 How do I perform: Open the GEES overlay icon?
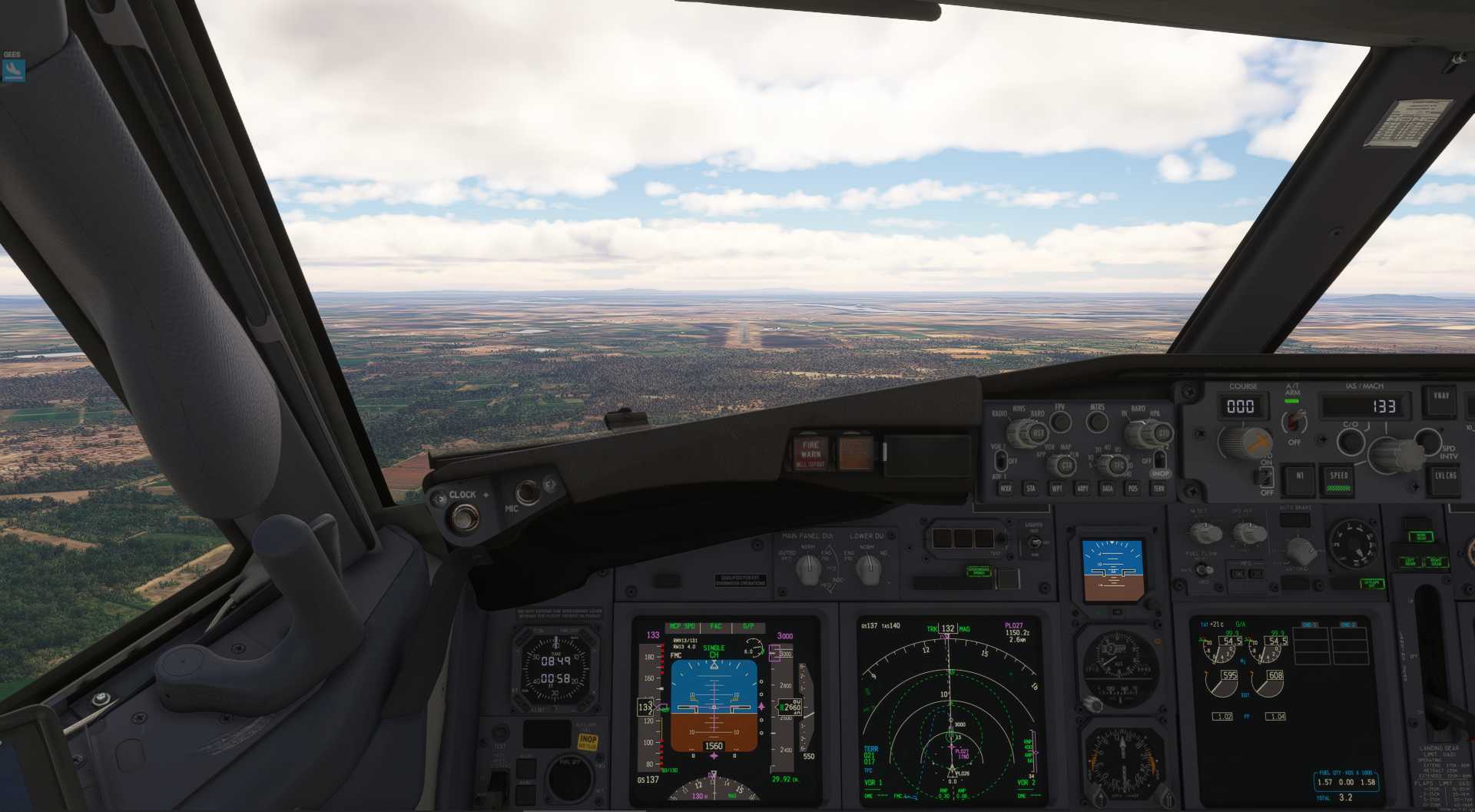click(13, 70)
